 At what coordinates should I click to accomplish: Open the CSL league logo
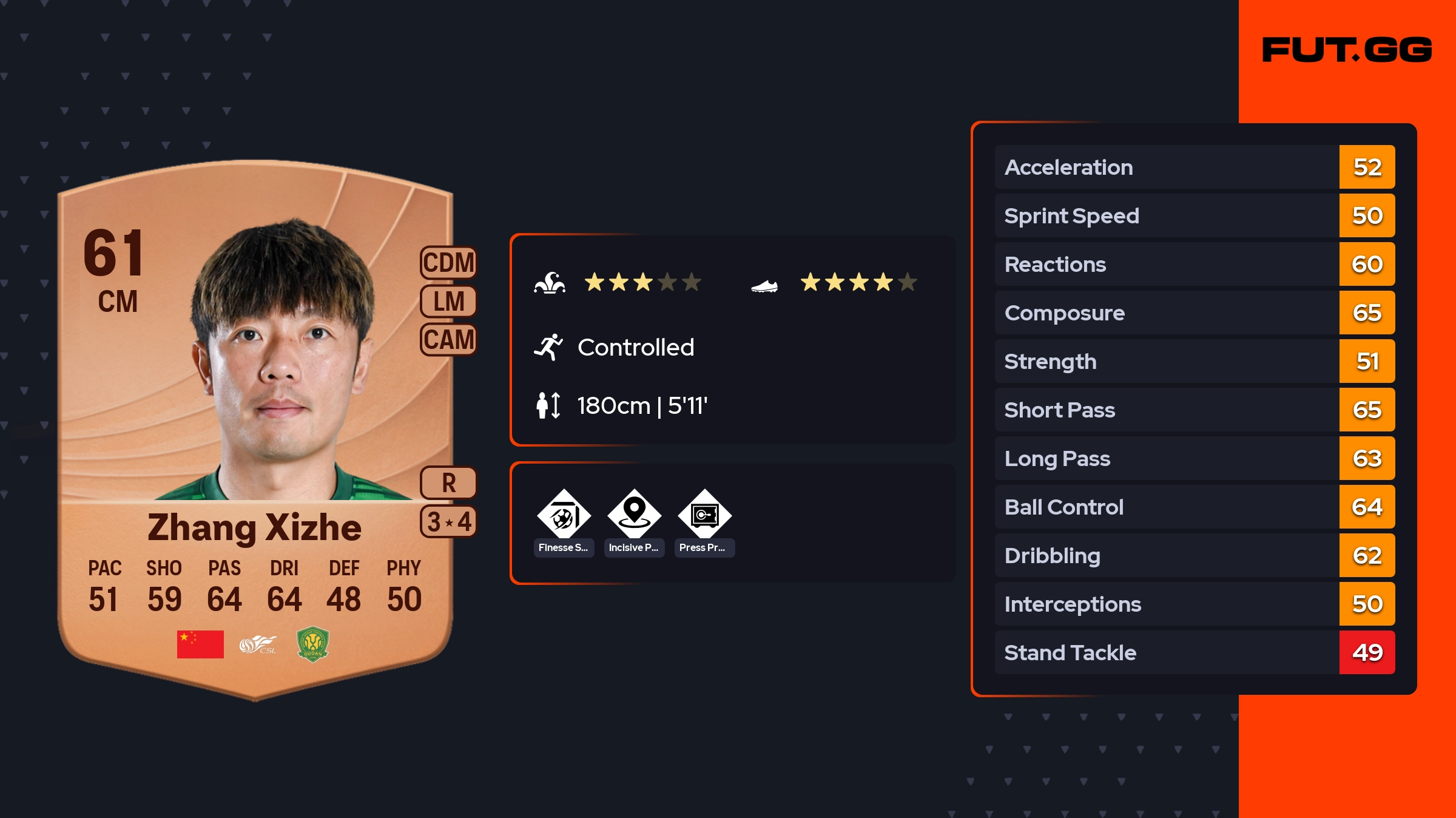tap(258, 644)
